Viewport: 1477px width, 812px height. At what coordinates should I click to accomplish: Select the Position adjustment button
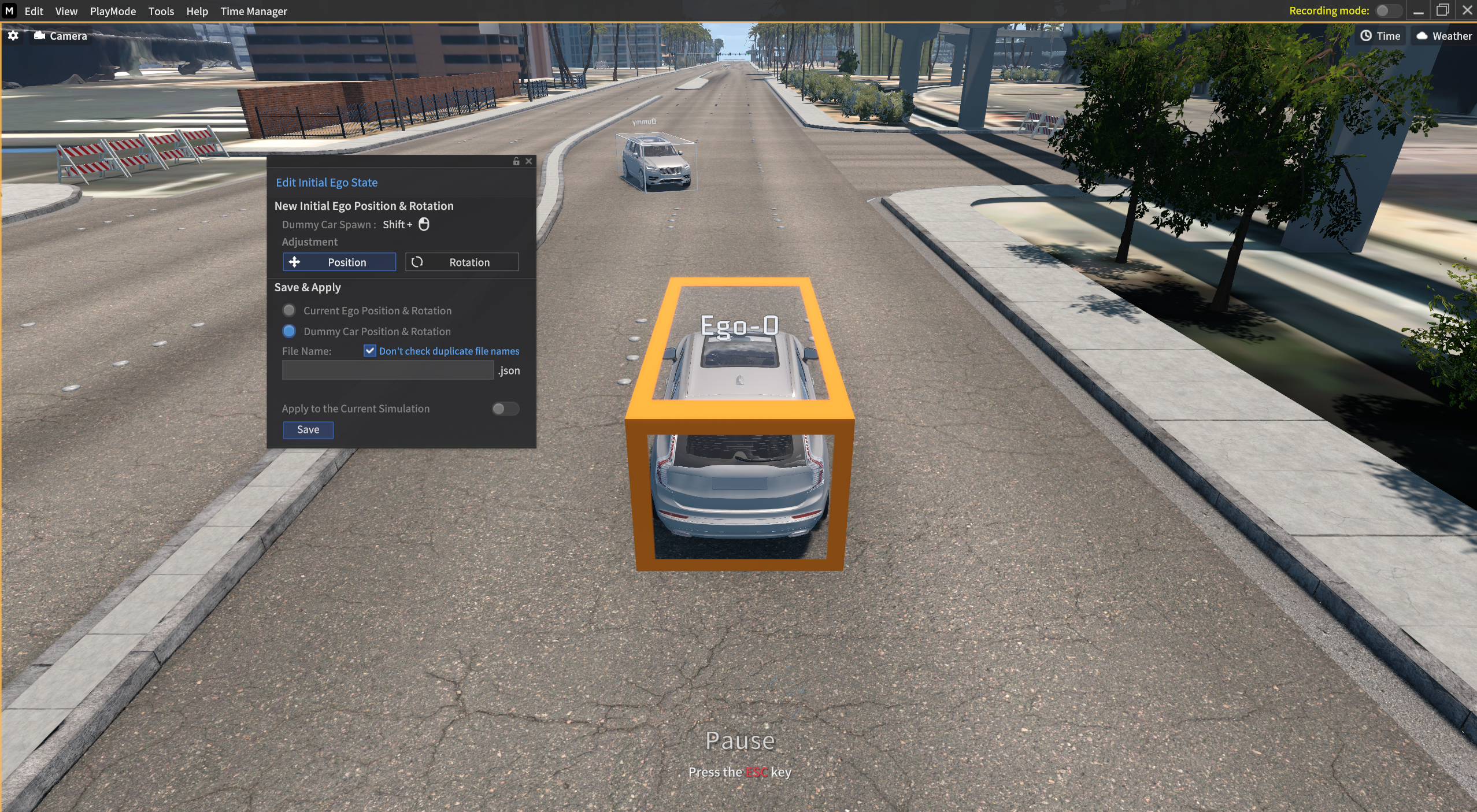(339, 262)
